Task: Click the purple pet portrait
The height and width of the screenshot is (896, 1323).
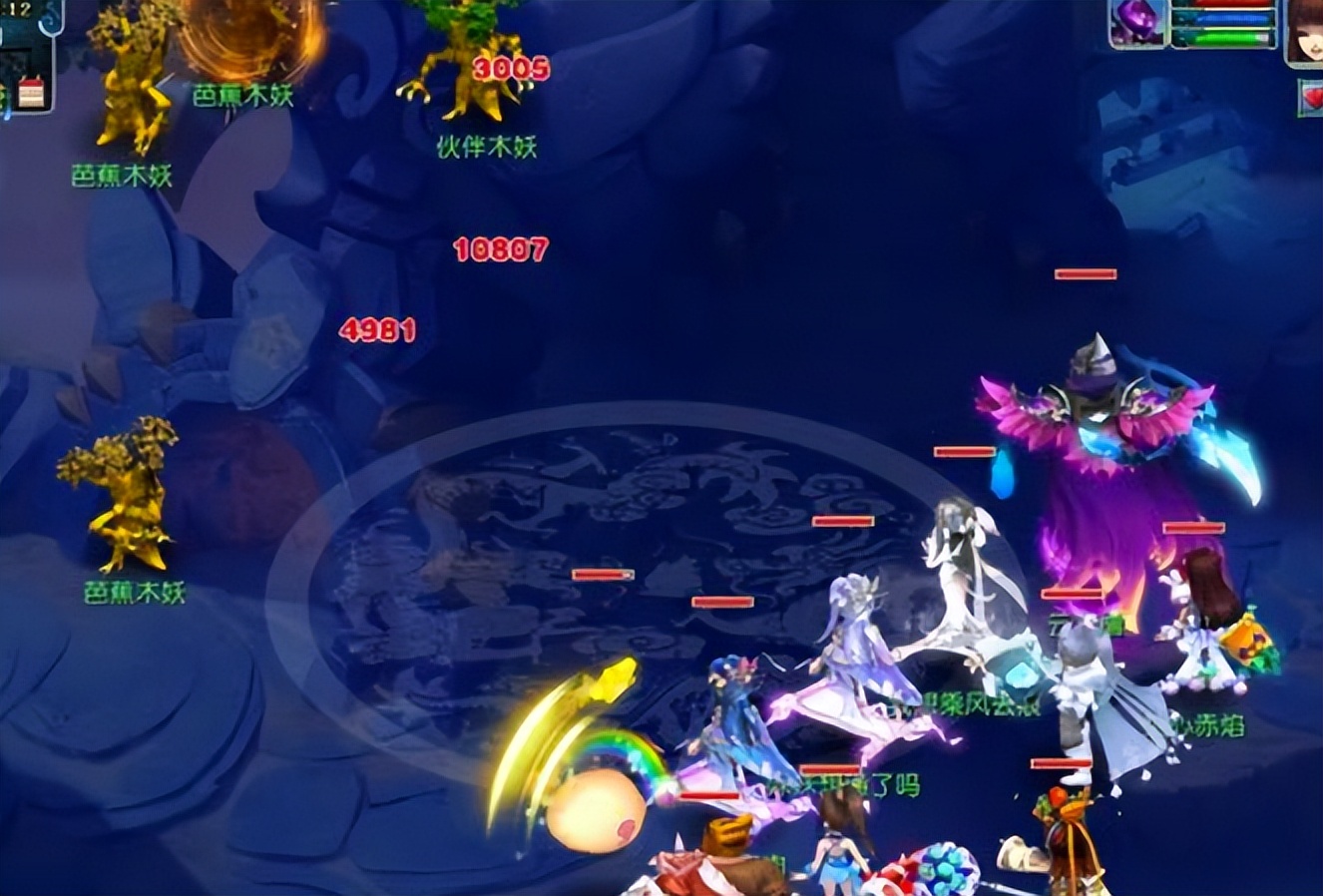Action: click(1137, 22)
